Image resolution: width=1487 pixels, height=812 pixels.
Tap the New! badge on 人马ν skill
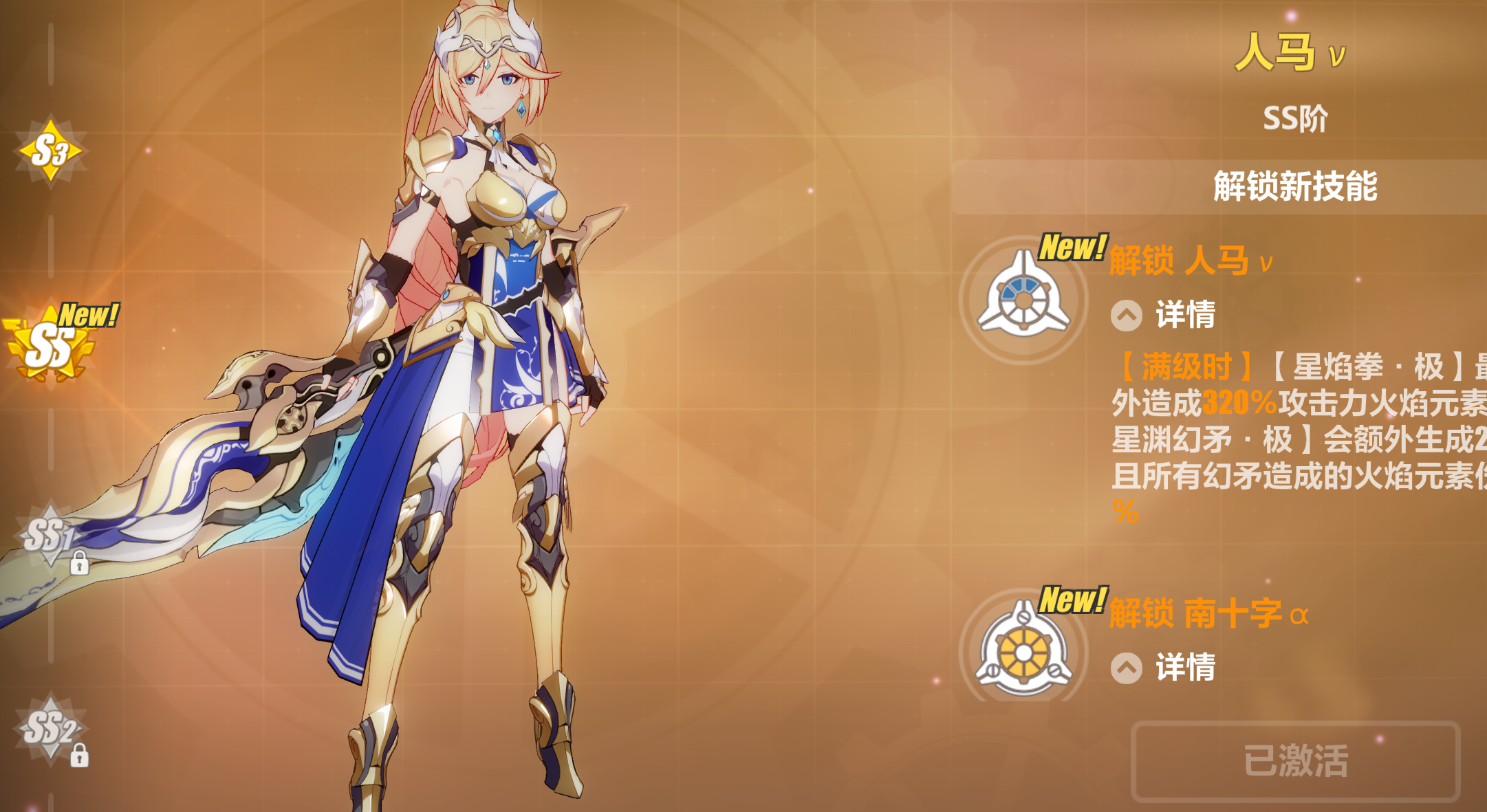(1073, 246)
